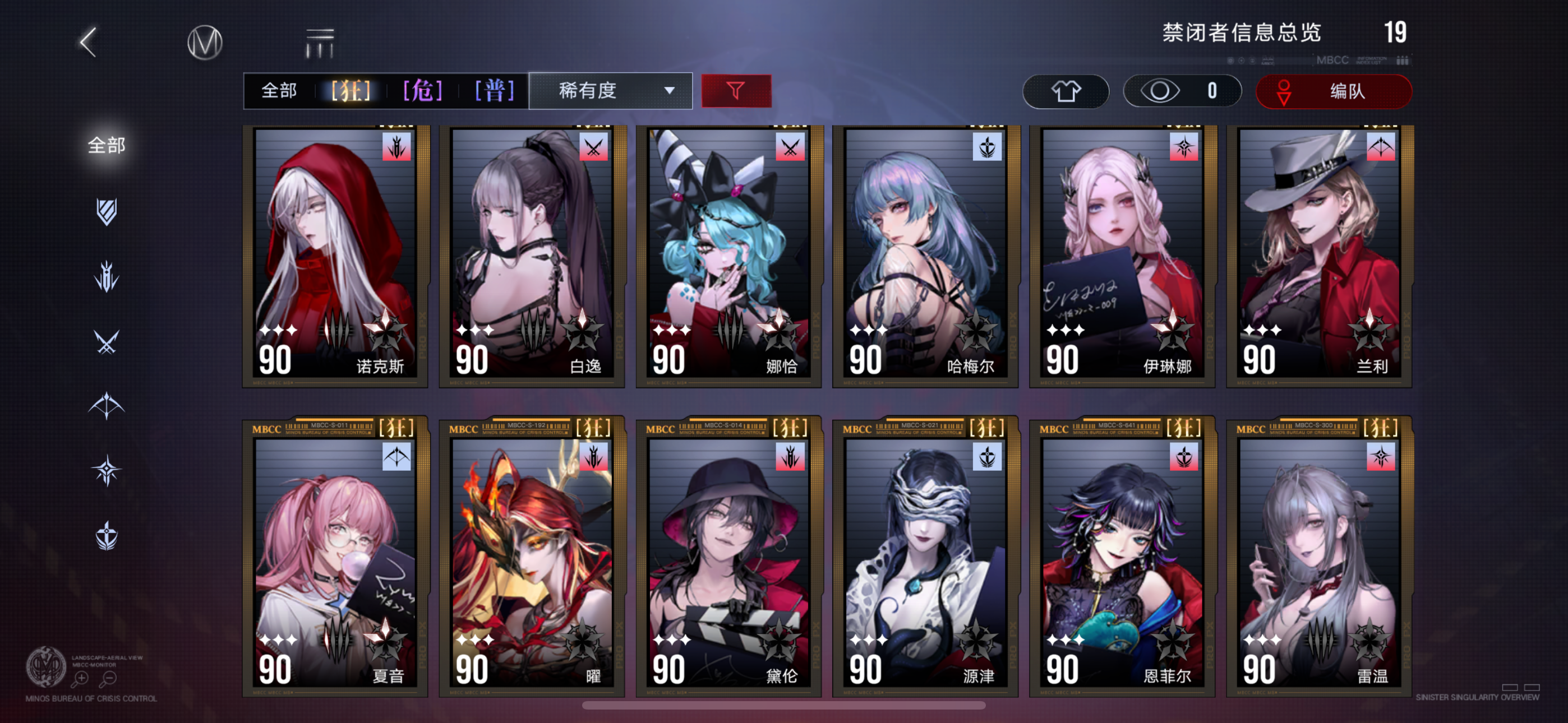Enable the [危] rarity filter
This screenshot has width=1568, height=723.
[x=422, y=91]
